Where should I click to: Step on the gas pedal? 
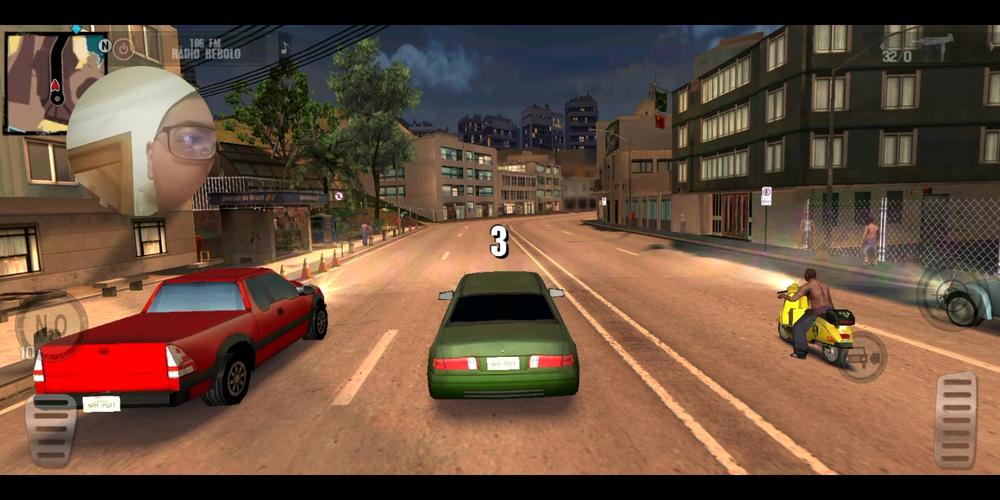(x=955, y=419)
